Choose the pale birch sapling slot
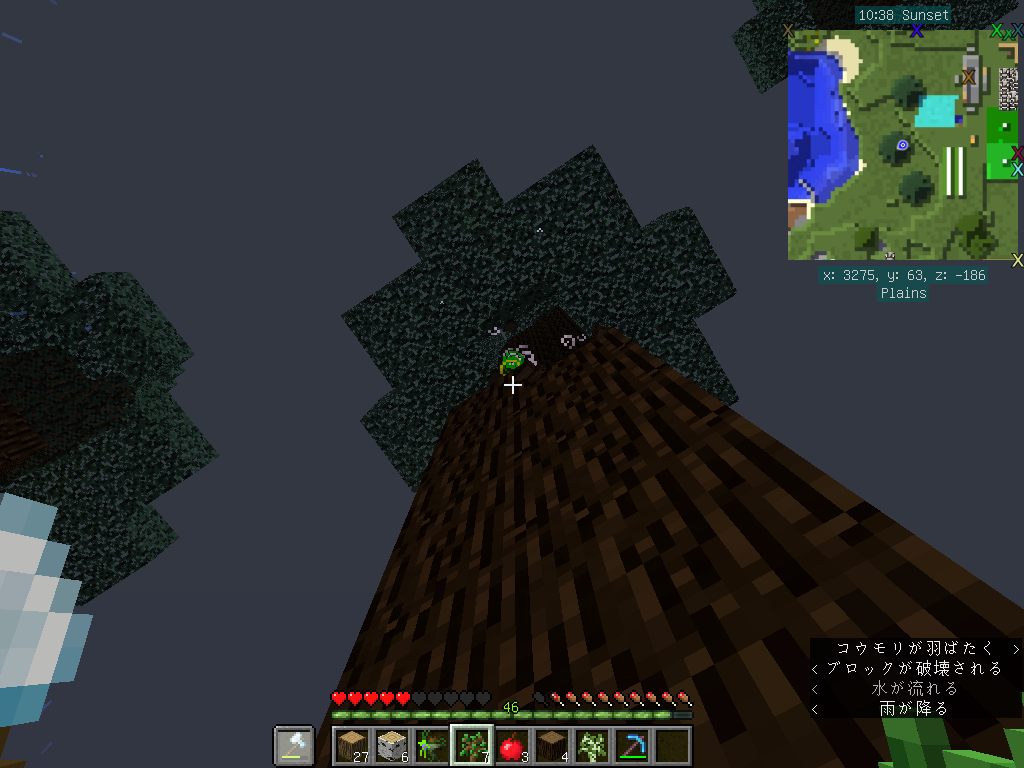This screenshot has width=1024, height=768. tap(592, 745)
